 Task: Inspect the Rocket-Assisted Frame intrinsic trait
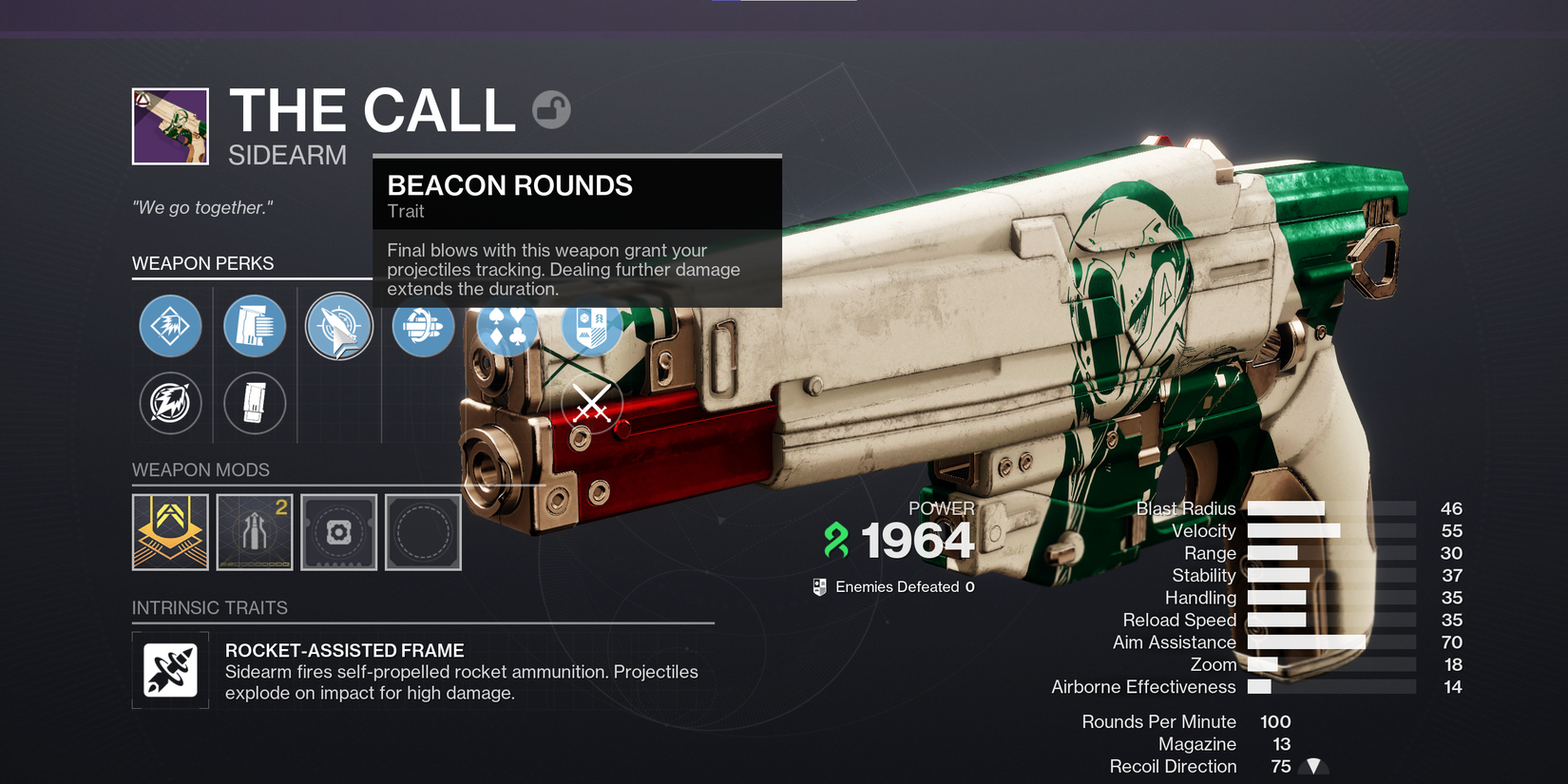point(171,670)
